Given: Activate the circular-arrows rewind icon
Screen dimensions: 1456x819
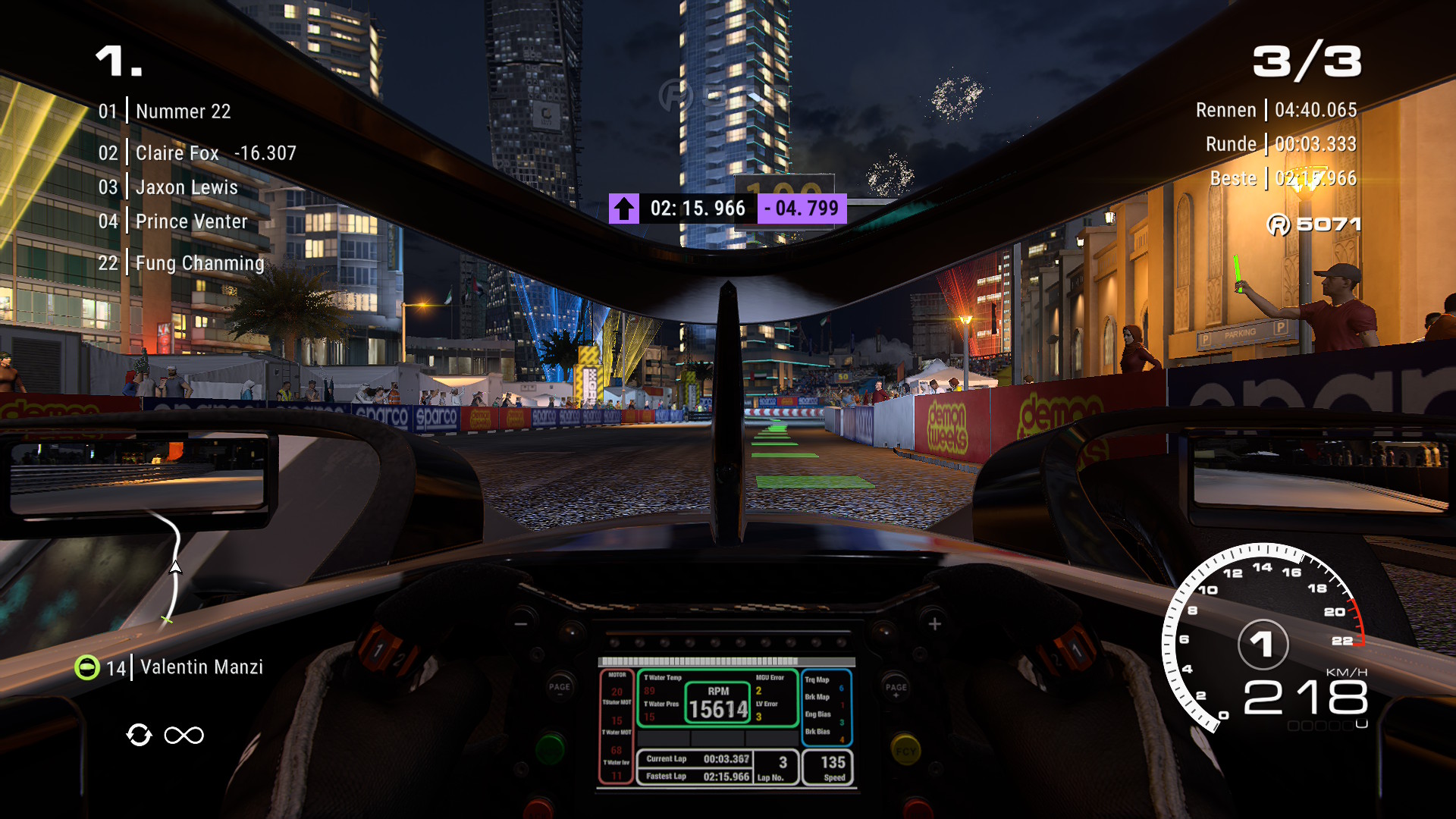Looking at the screenshot, I should [x=139, y=735].
